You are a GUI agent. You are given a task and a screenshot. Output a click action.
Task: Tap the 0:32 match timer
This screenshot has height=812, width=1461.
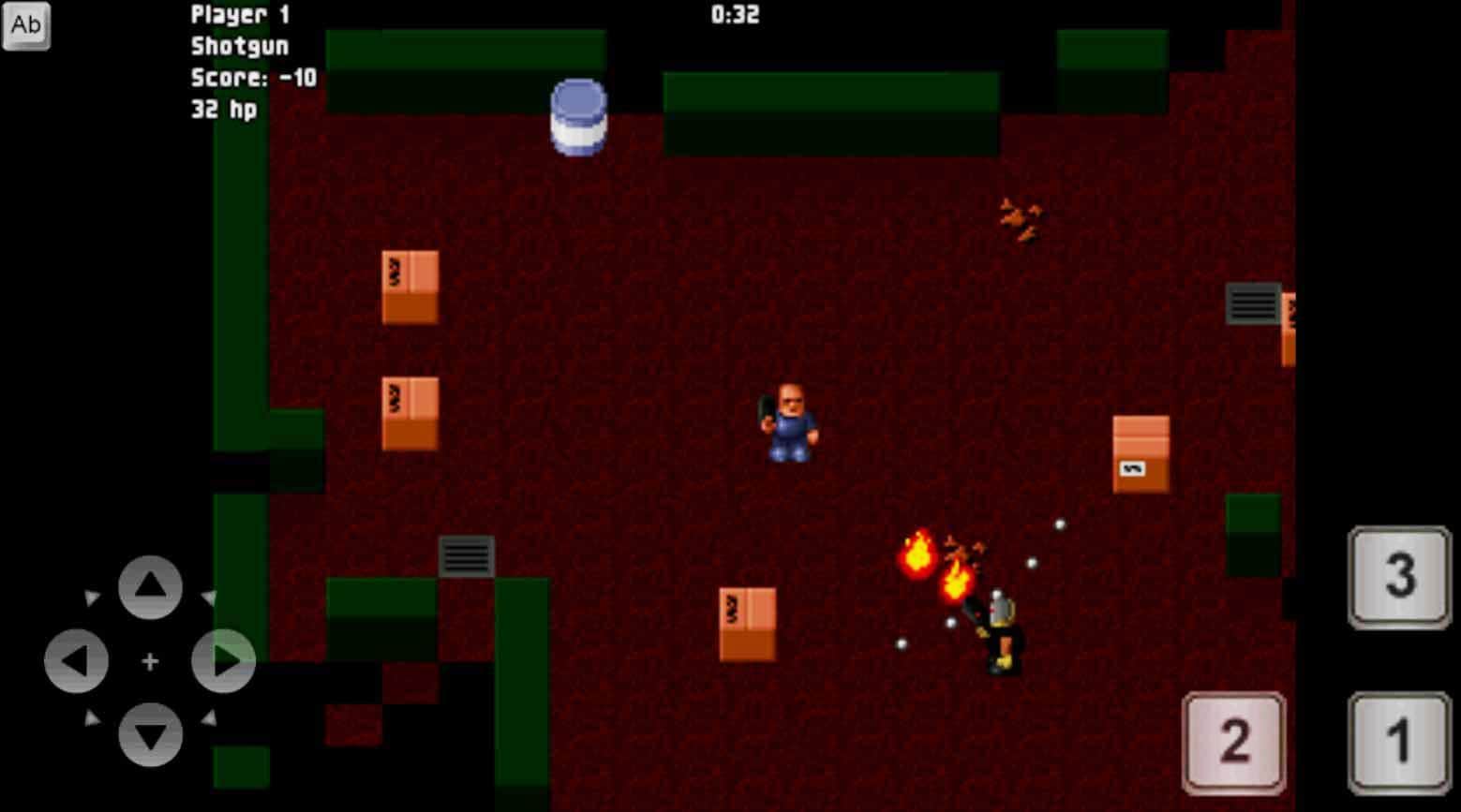(x=736, y=14)
